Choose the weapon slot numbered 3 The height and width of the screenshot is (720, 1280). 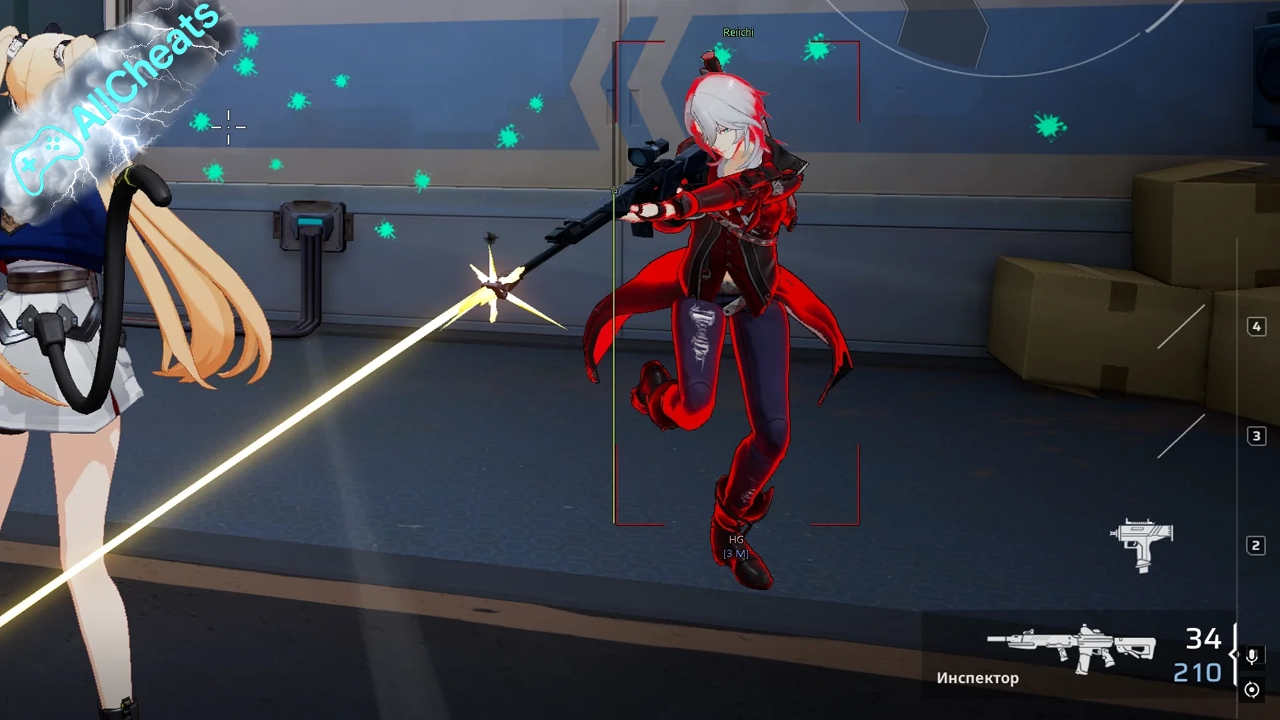1256,436
